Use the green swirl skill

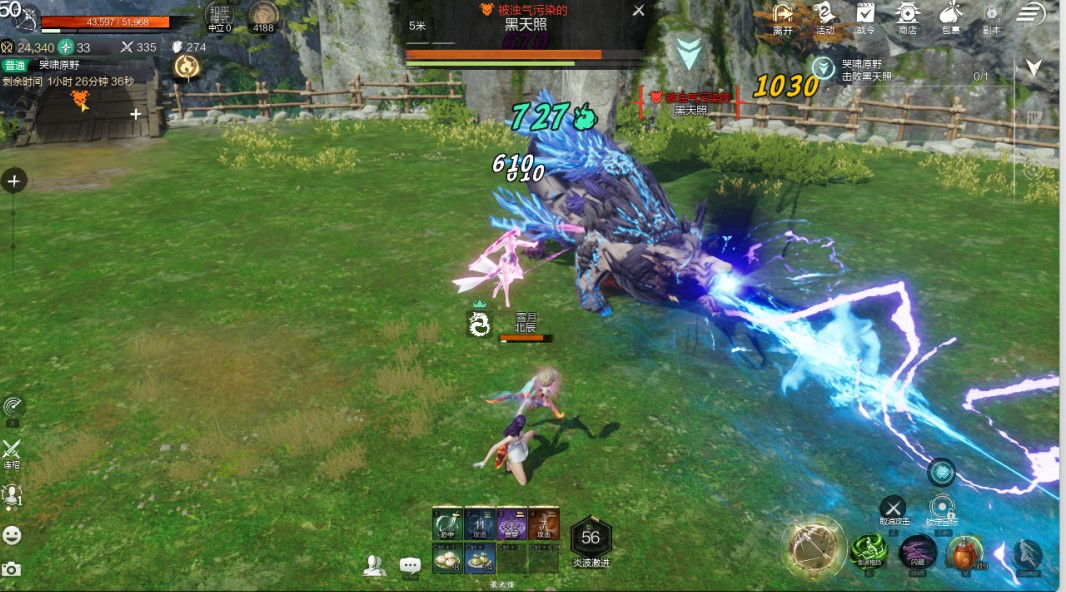(x=868, y=551)
